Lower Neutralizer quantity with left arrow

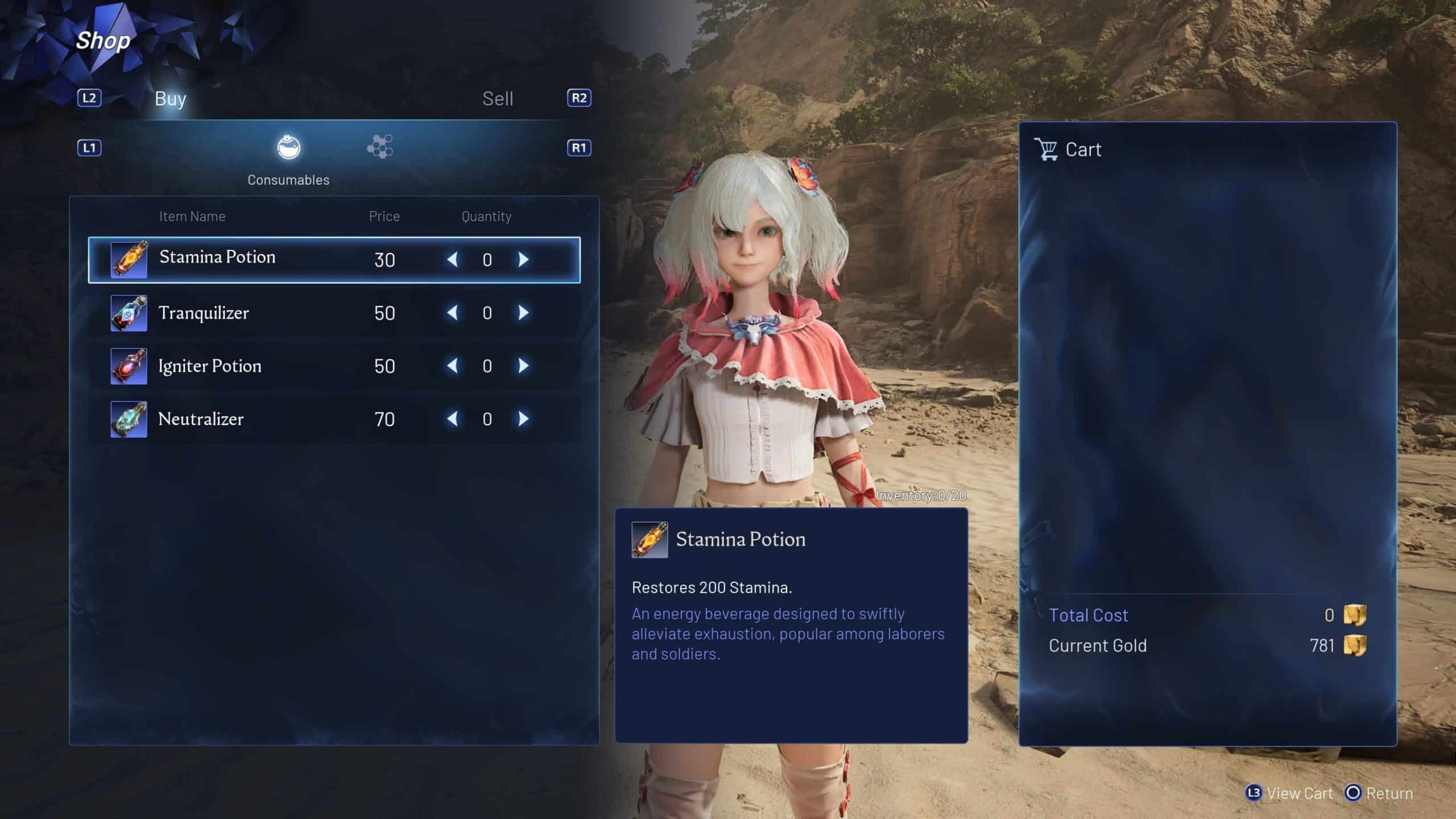452,419
